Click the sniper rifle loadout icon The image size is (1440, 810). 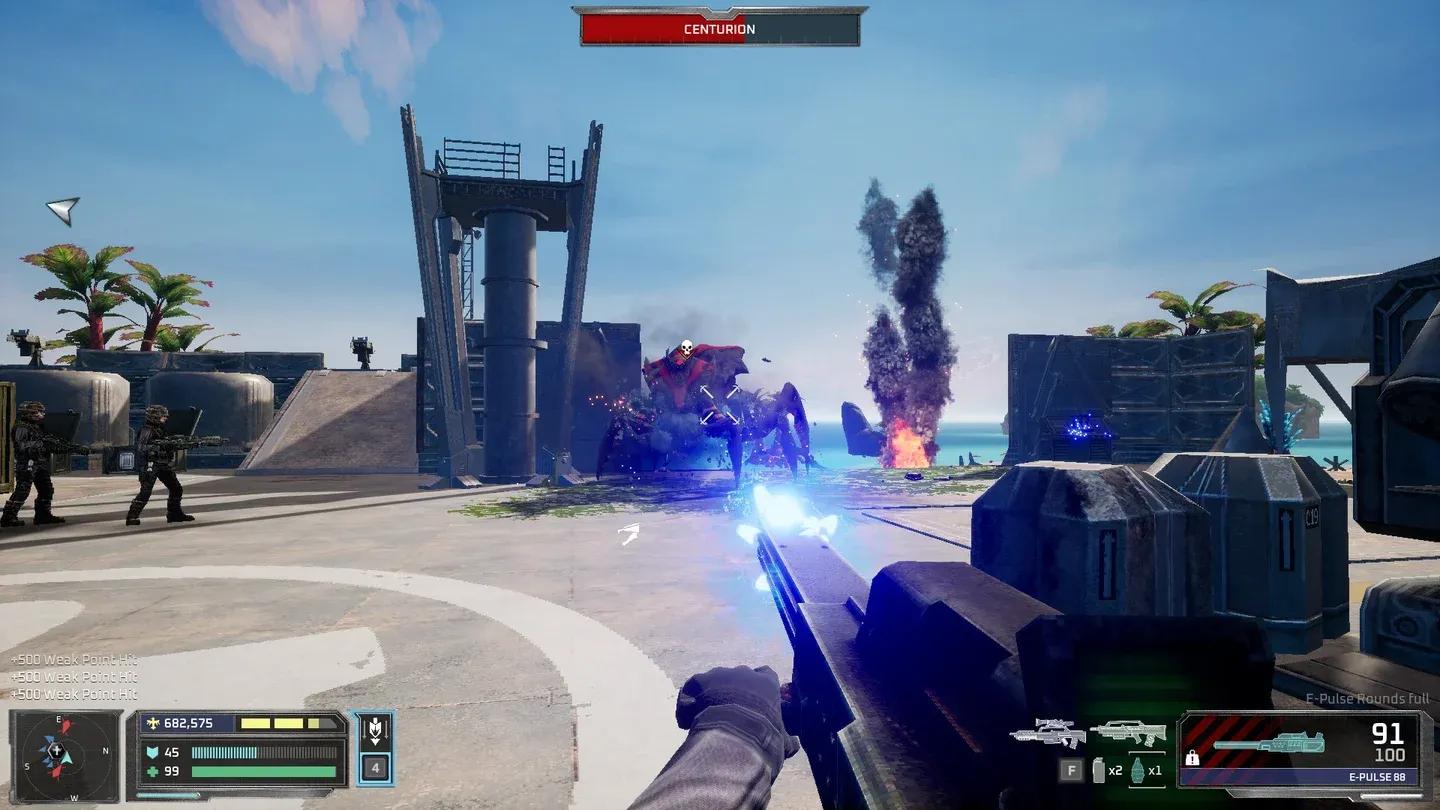(1046, 733)
